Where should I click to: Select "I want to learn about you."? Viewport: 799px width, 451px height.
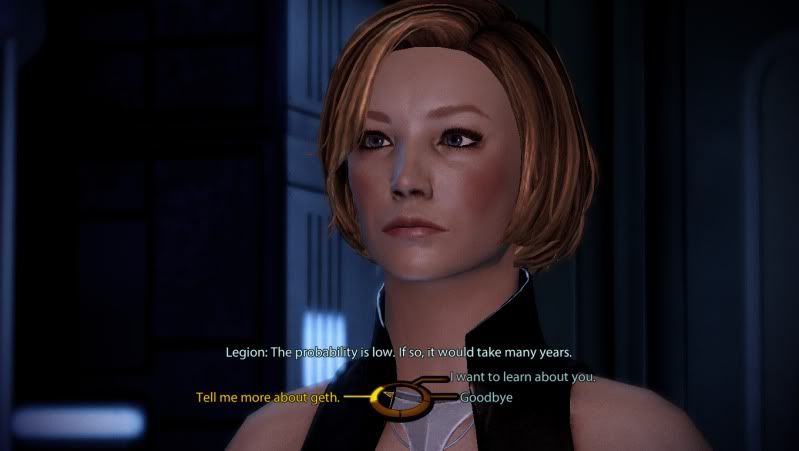[x=523, y=377]
